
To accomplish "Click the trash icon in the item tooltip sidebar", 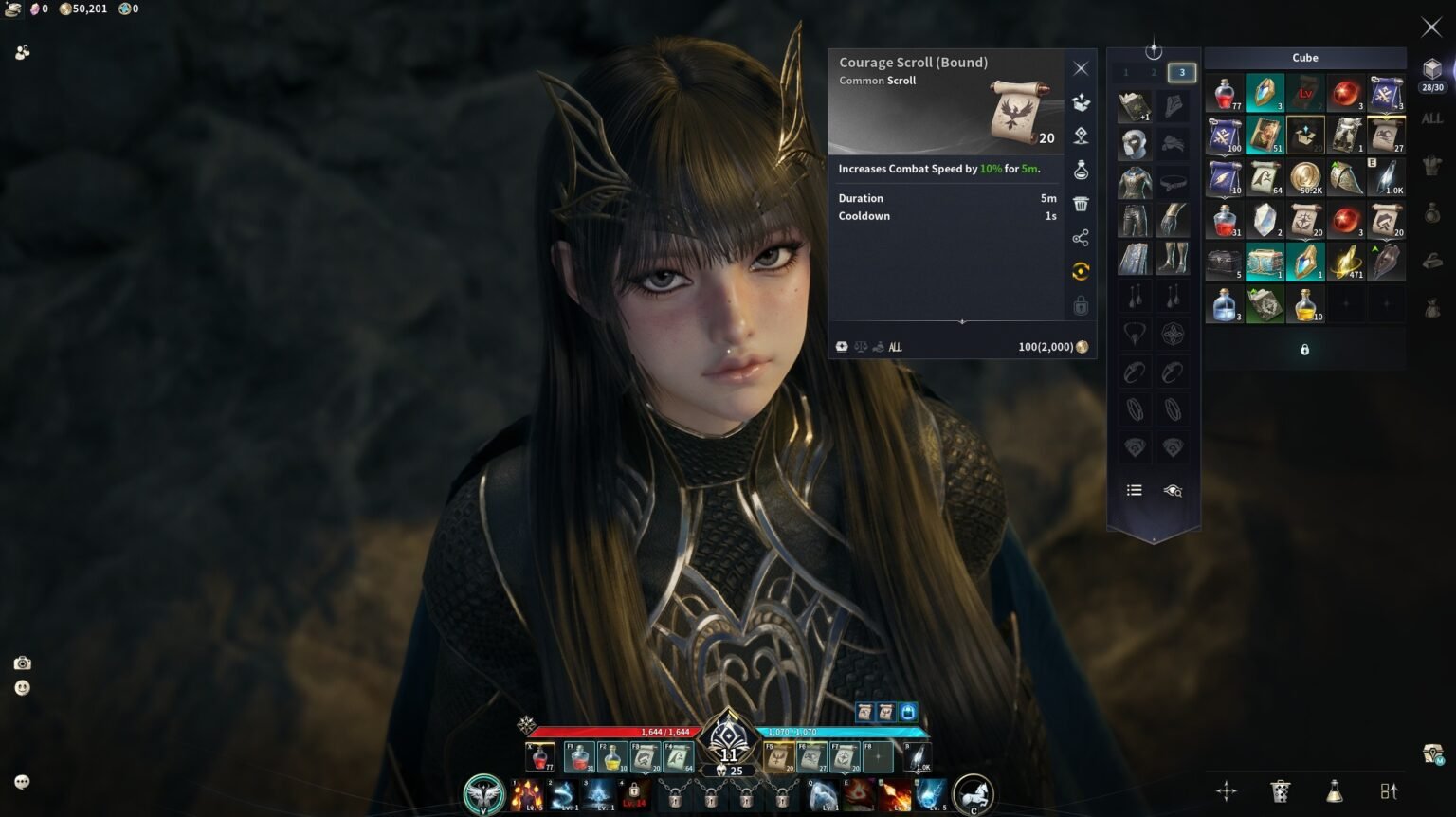I will pyautogui.click(x=1081, y=203).
